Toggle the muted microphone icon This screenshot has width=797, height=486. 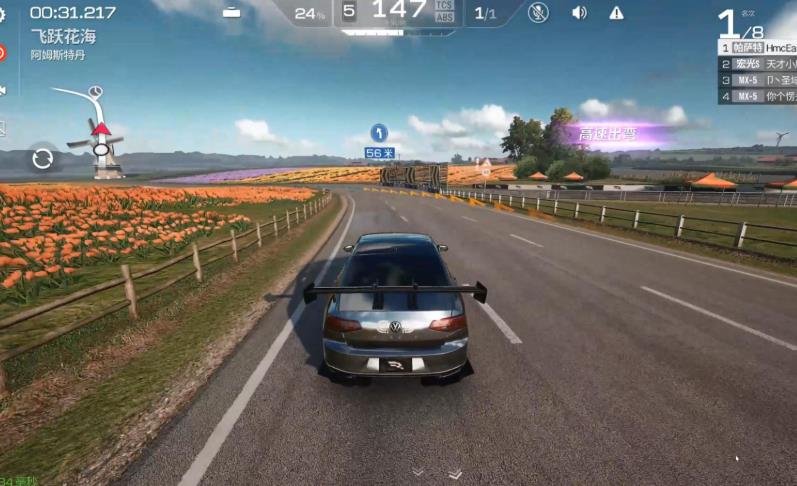538,13
